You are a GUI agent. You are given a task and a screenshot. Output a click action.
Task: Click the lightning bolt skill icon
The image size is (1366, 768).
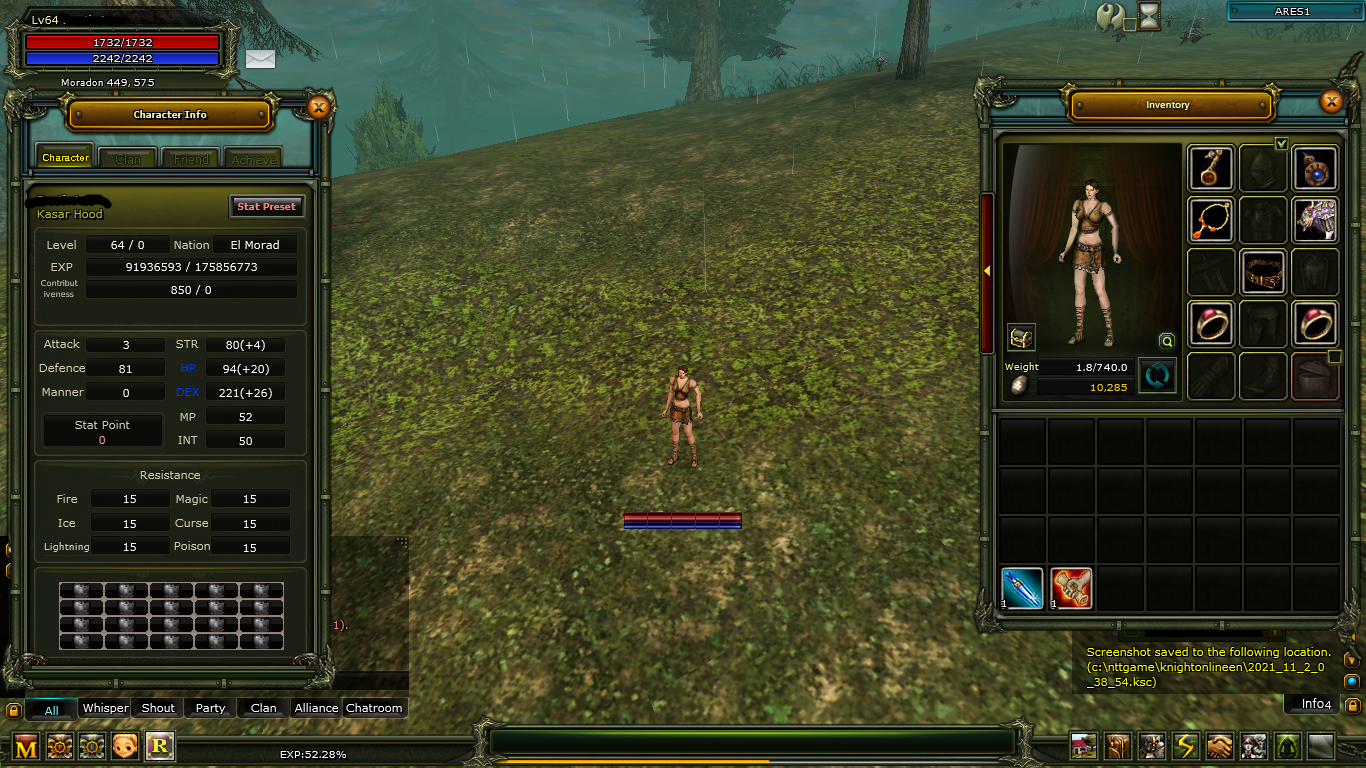(1186, 746)
